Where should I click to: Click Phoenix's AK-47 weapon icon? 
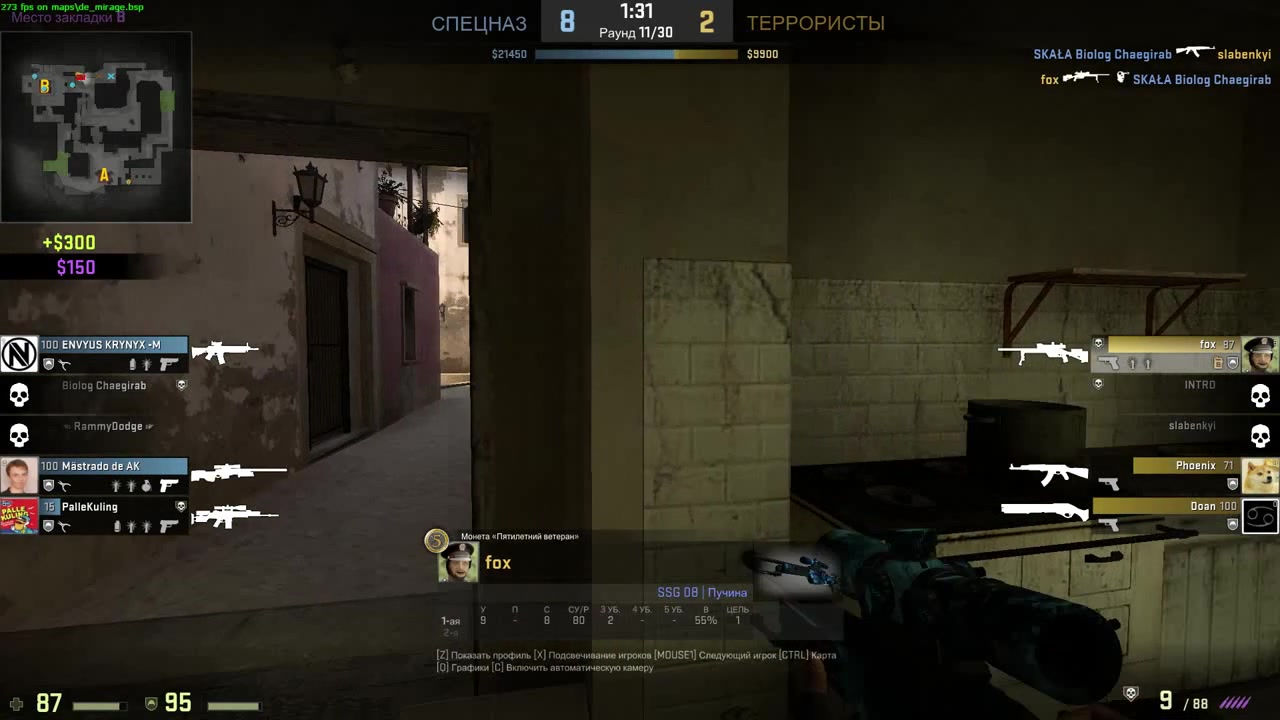point(1048,474)
